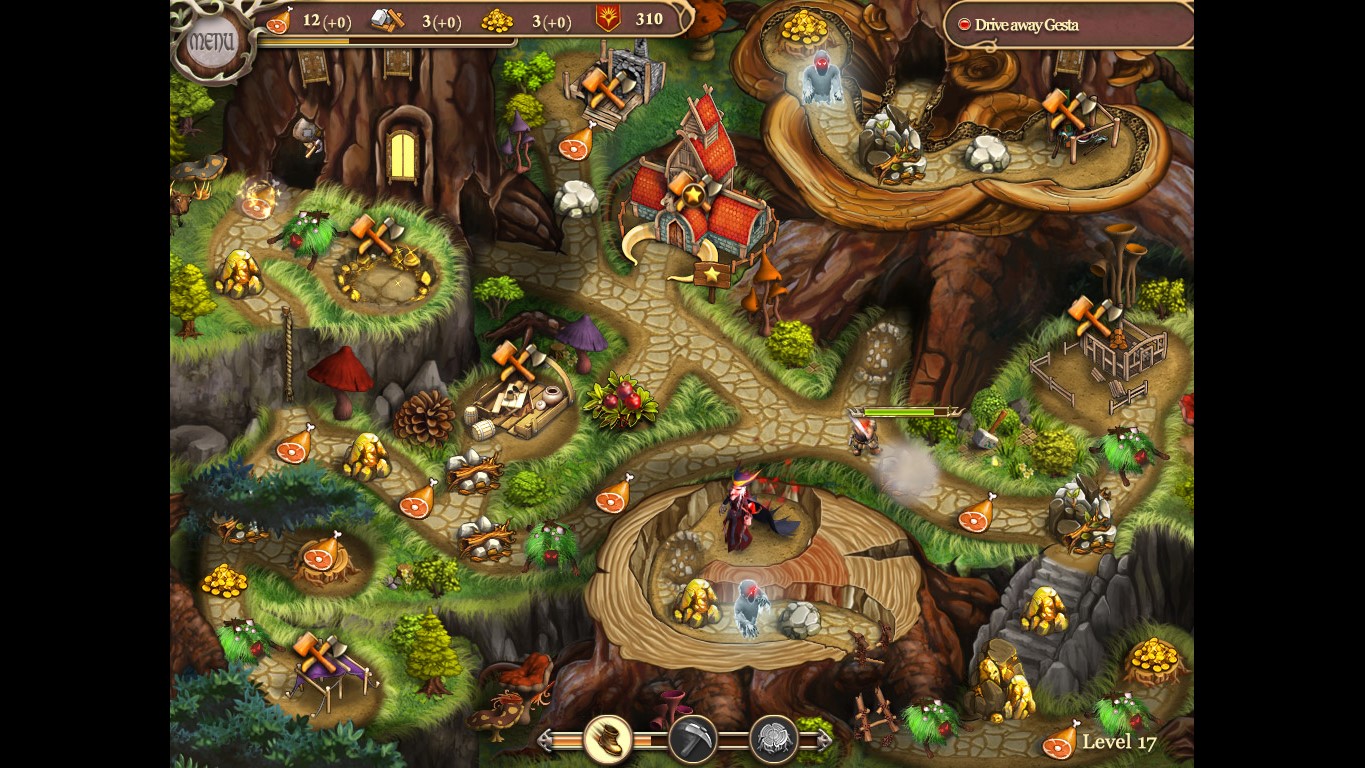Open the Menu in the top-left corner
This screenshot has width=1365, height=768.
[x=211, y=38]
